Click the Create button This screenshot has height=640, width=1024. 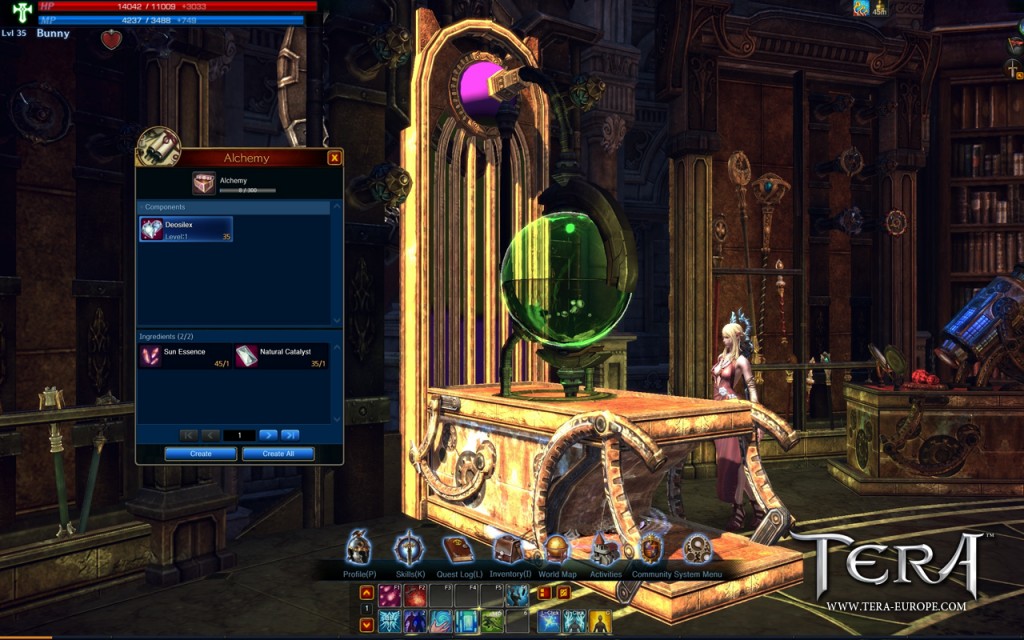[201, 454]
